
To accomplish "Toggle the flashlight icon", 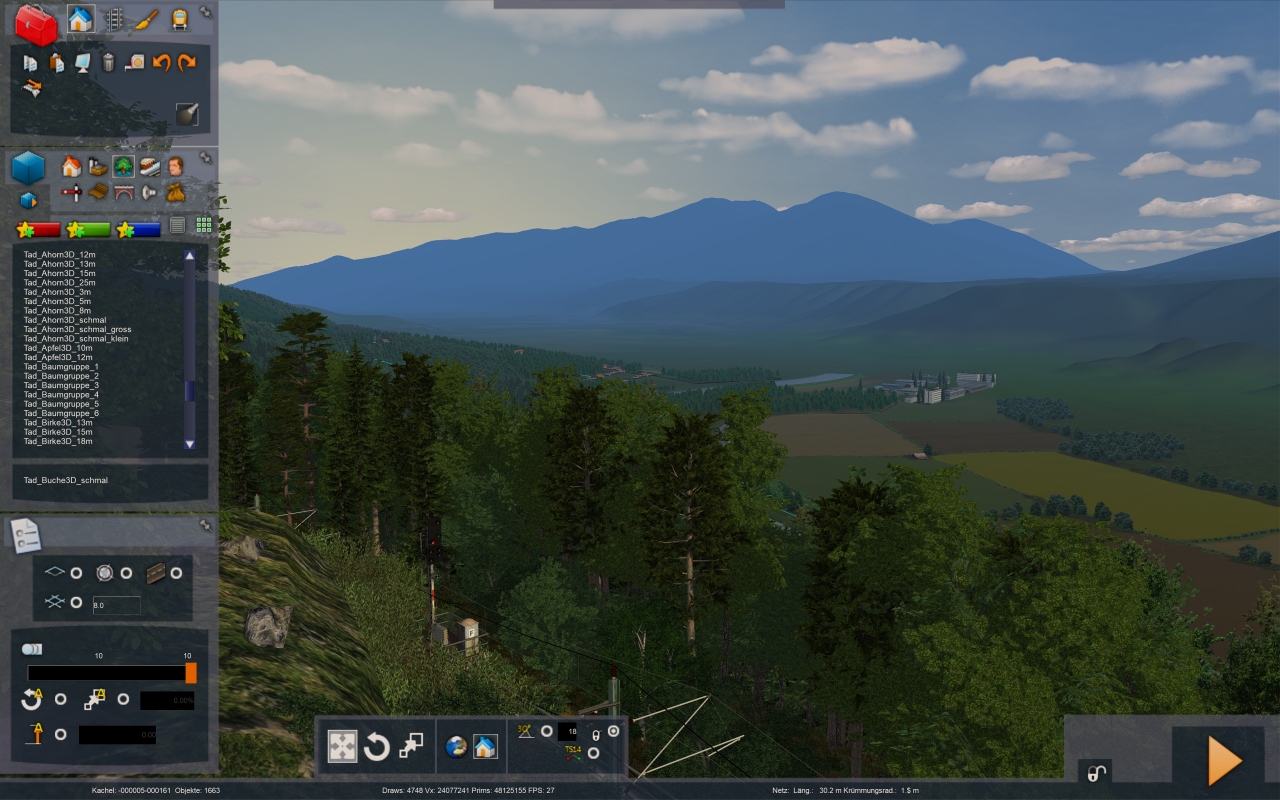I will coord(187,114).
